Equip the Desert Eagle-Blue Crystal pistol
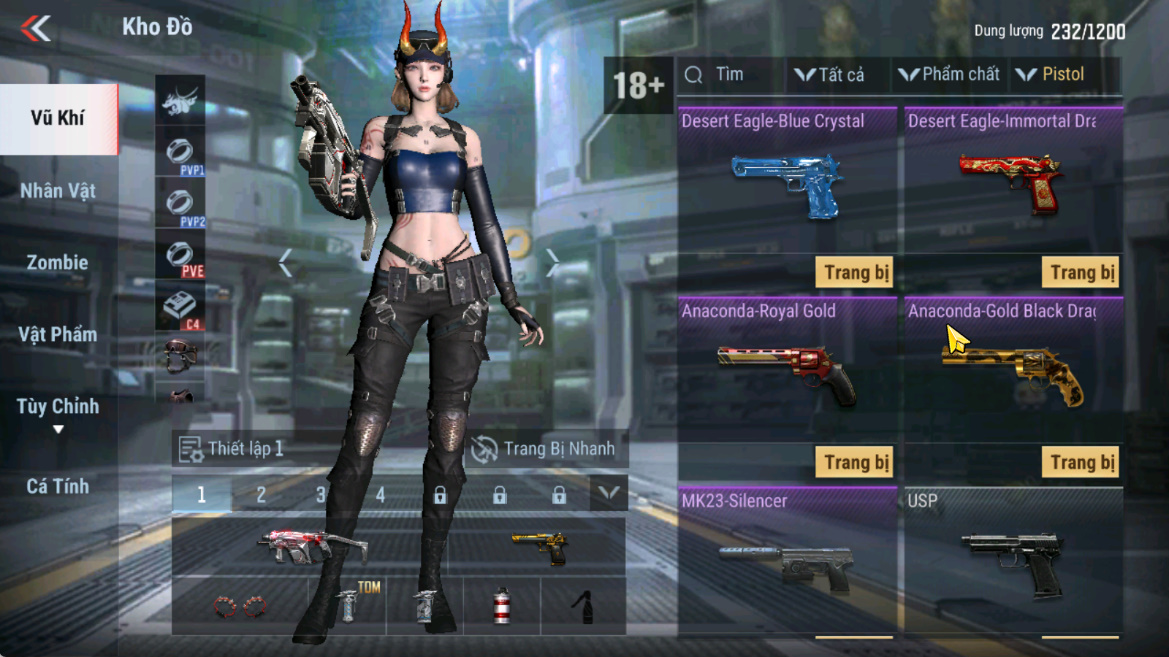The width and height of the screenshot is (1169, 657). 856,273
